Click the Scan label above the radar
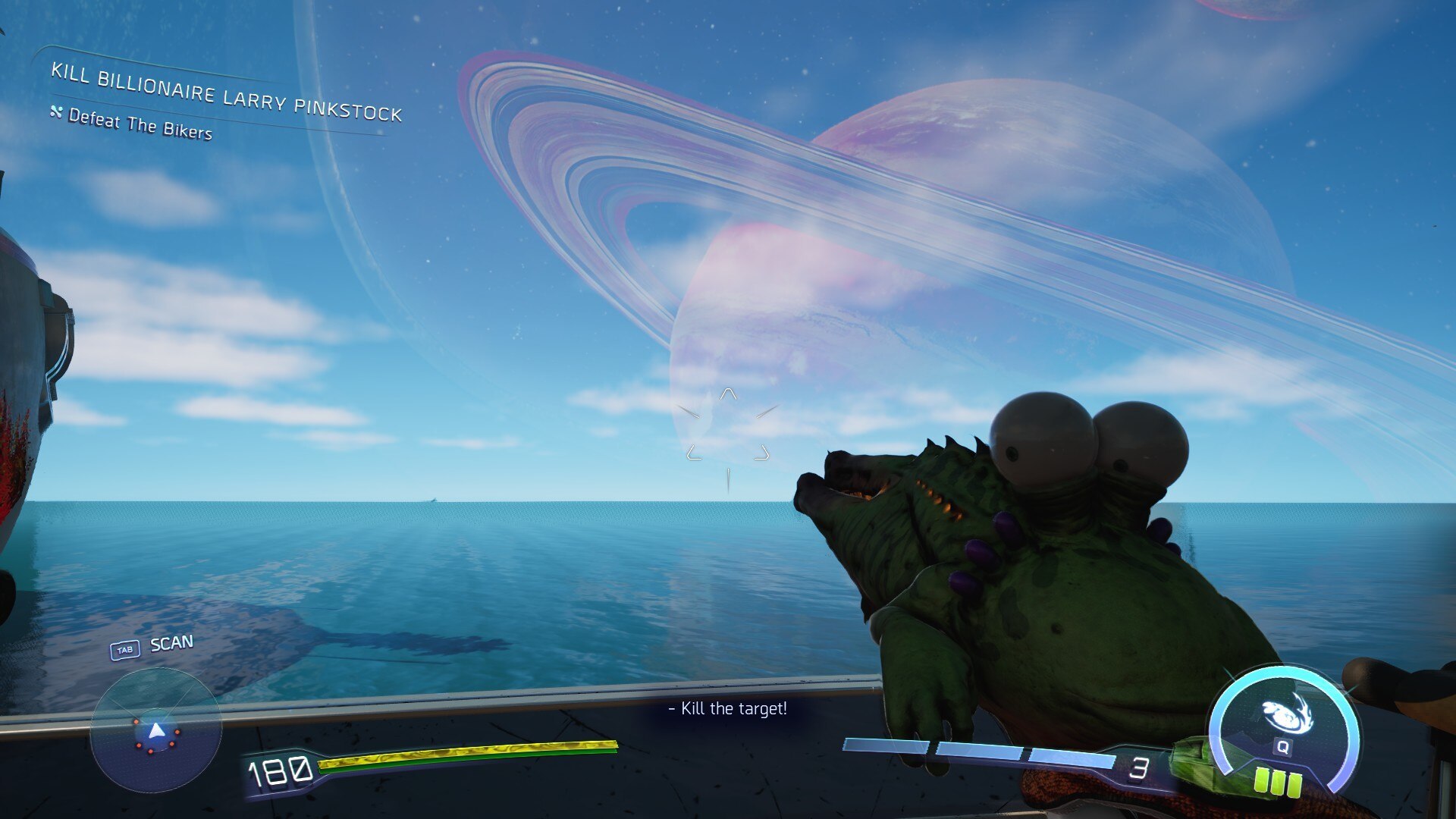Viewport: 1456px width, 819px height. (171, 644)
